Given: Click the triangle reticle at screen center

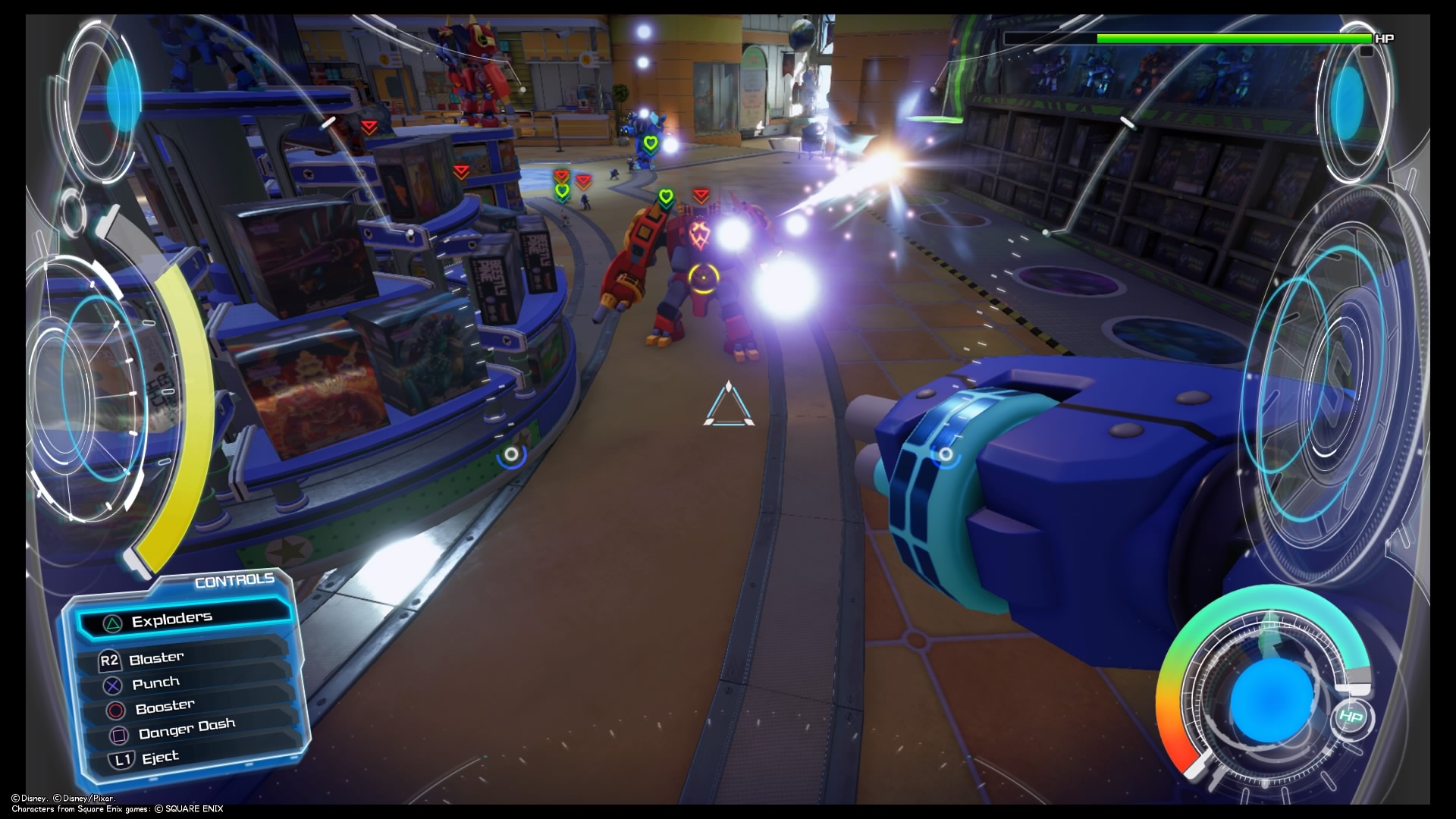Looking at the screenshot, I should coord(730,408).
